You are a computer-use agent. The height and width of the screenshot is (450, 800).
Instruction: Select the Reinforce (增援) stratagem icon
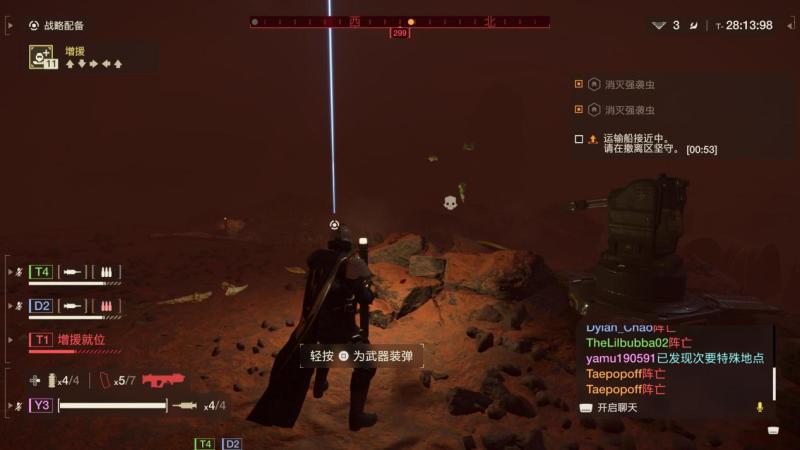tap(42, 57)
